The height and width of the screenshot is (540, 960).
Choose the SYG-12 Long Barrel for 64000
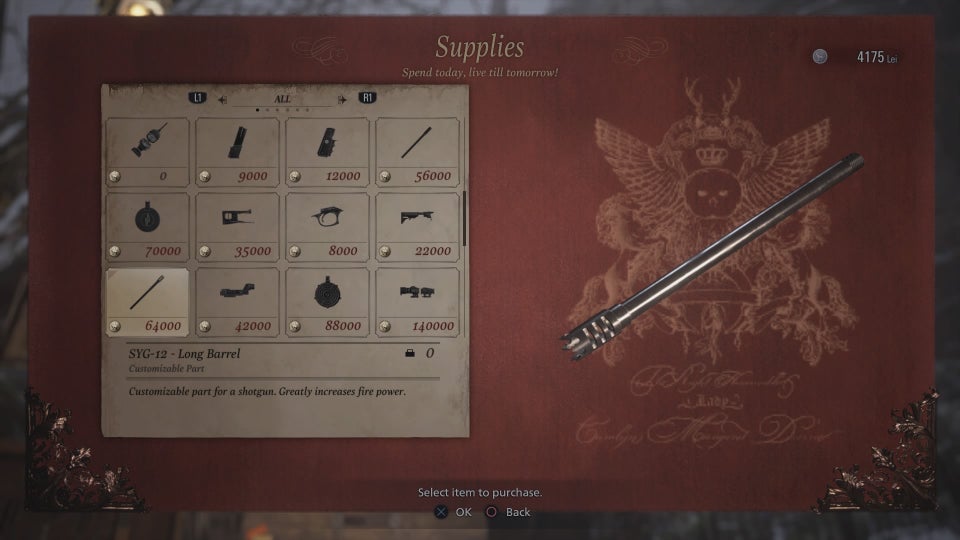147,301
